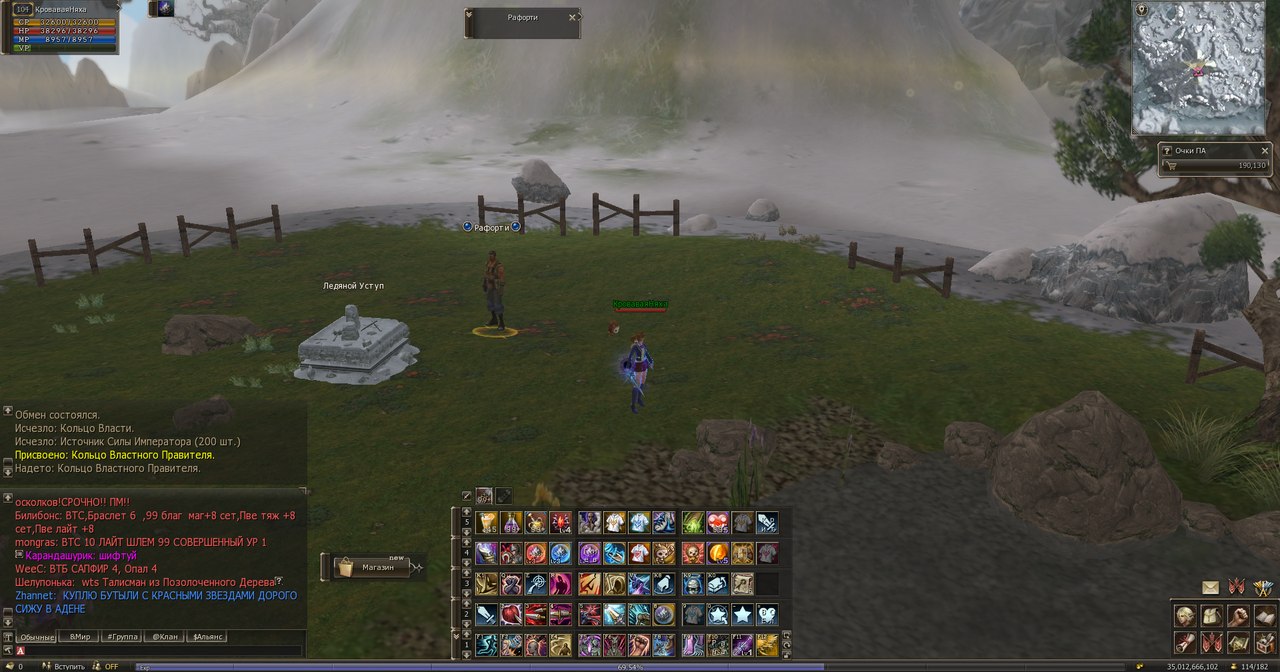Open the character portrait menu icon
Image resolution: width=1280 pixels, height=672 pixels.
pyautogui.click(x=1186, y=616)
